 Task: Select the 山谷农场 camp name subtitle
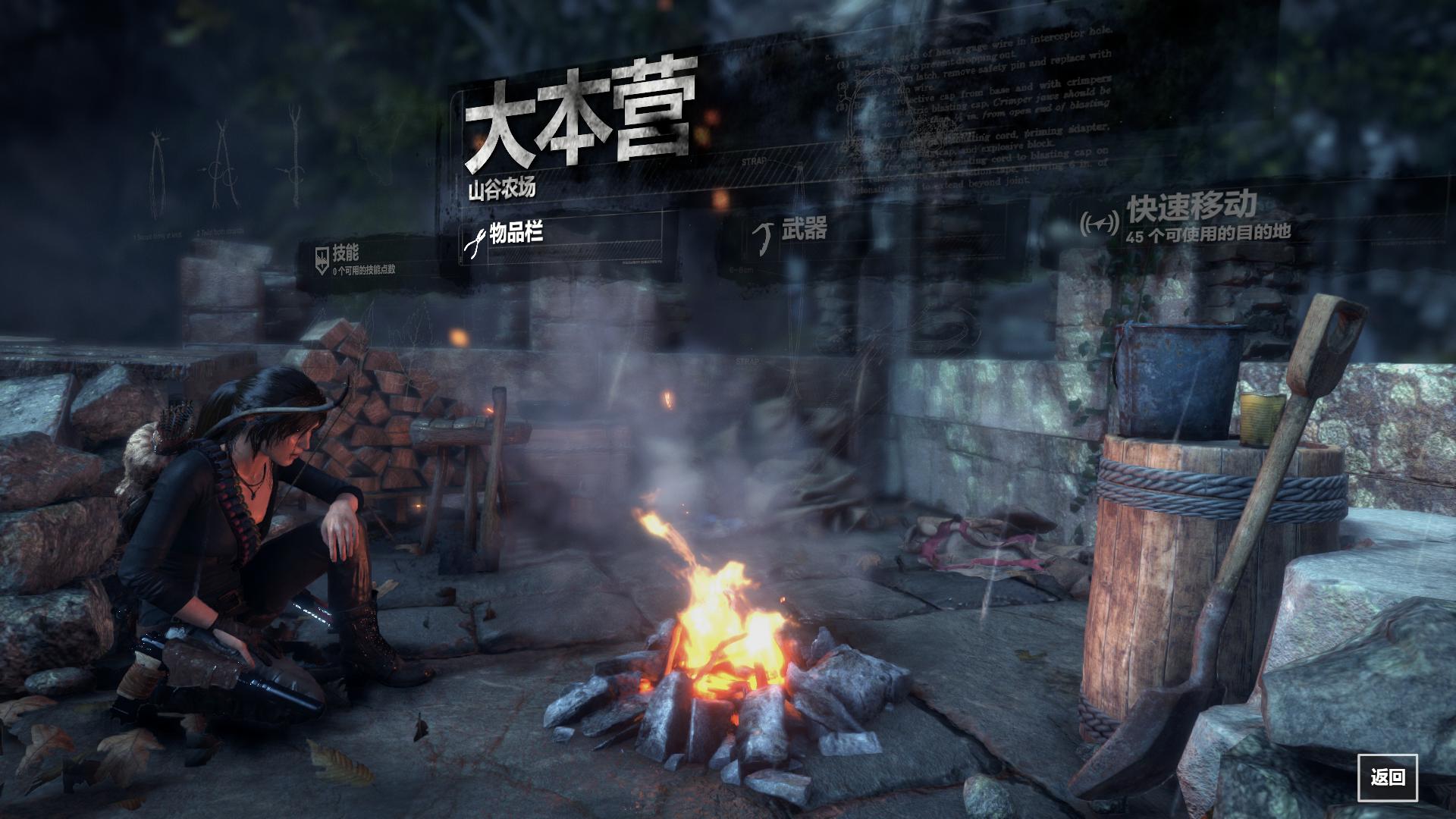point(500,190)
